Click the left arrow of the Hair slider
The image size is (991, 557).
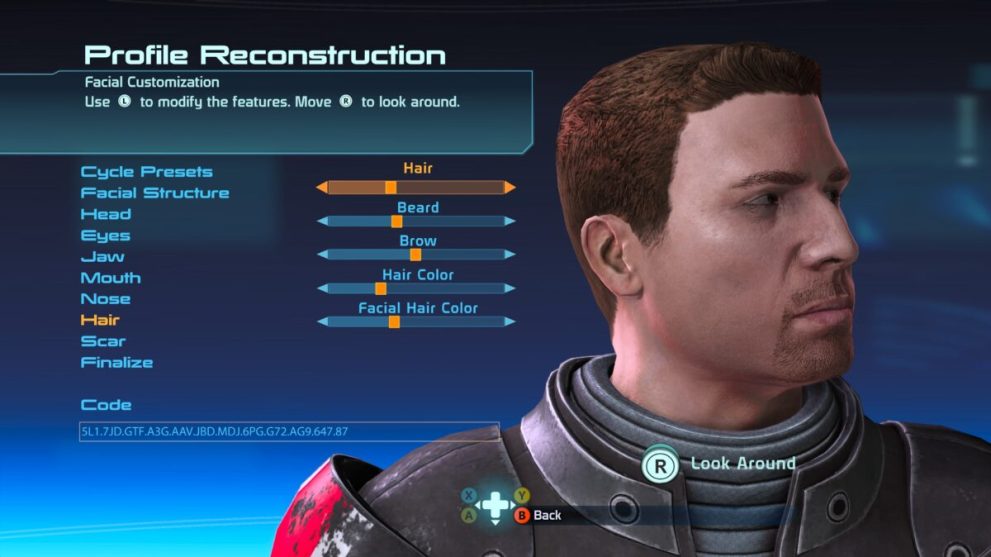[x=322, y=187]
